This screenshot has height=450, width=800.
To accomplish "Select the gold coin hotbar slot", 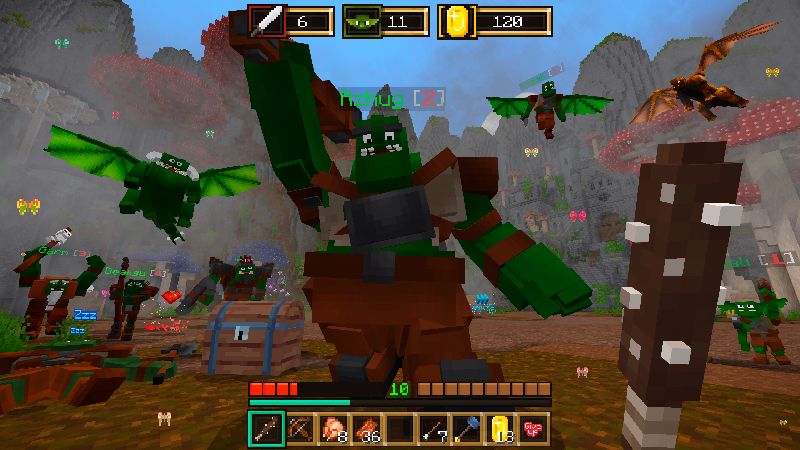I will [x=500, y=427].
